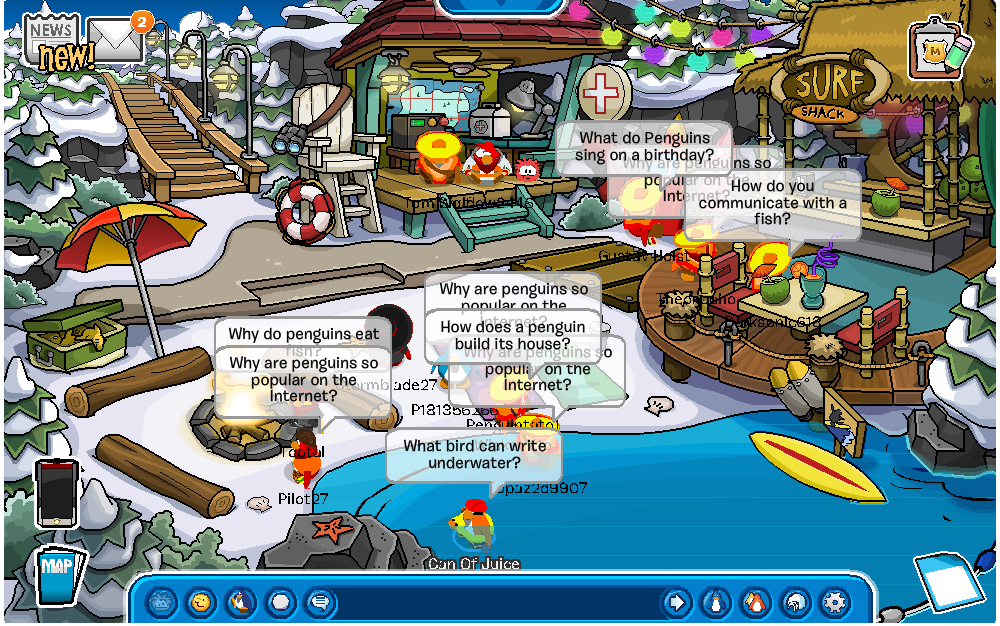The height and width of the screenshot is (626, 1000).
Task: Go to your igloo from the toolbar
Action: (795, 602)
